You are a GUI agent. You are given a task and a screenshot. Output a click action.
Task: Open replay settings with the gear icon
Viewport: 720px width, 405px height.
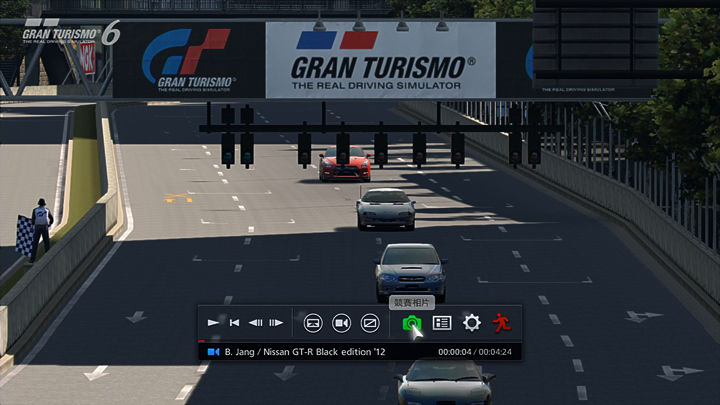[x=472, y=323]
